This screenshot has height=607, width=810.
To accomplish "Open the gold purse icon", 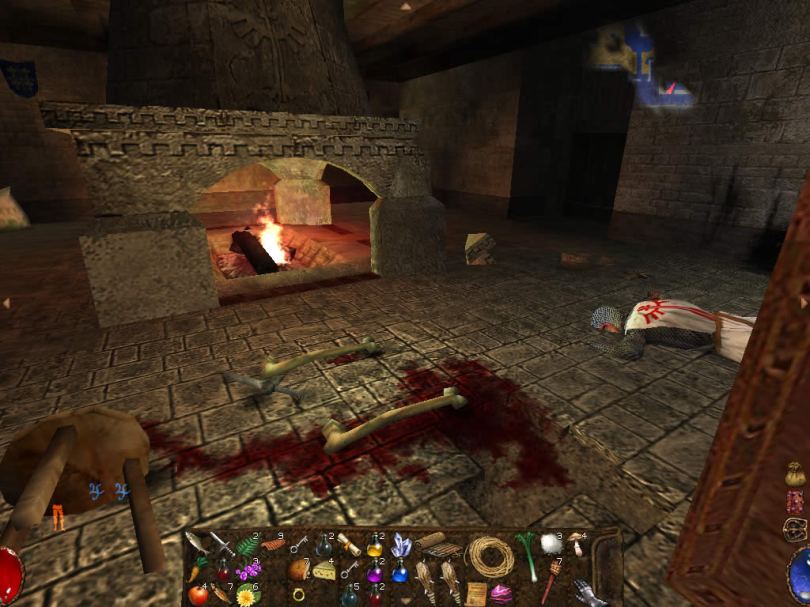I will 795,475.
